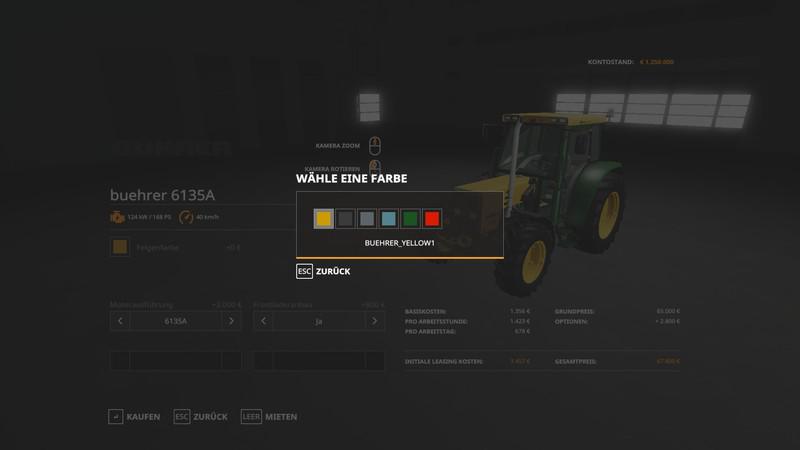Click Zurück under the color picker dialog
This screenshot has width=800, height=450.
click(323, 271)
